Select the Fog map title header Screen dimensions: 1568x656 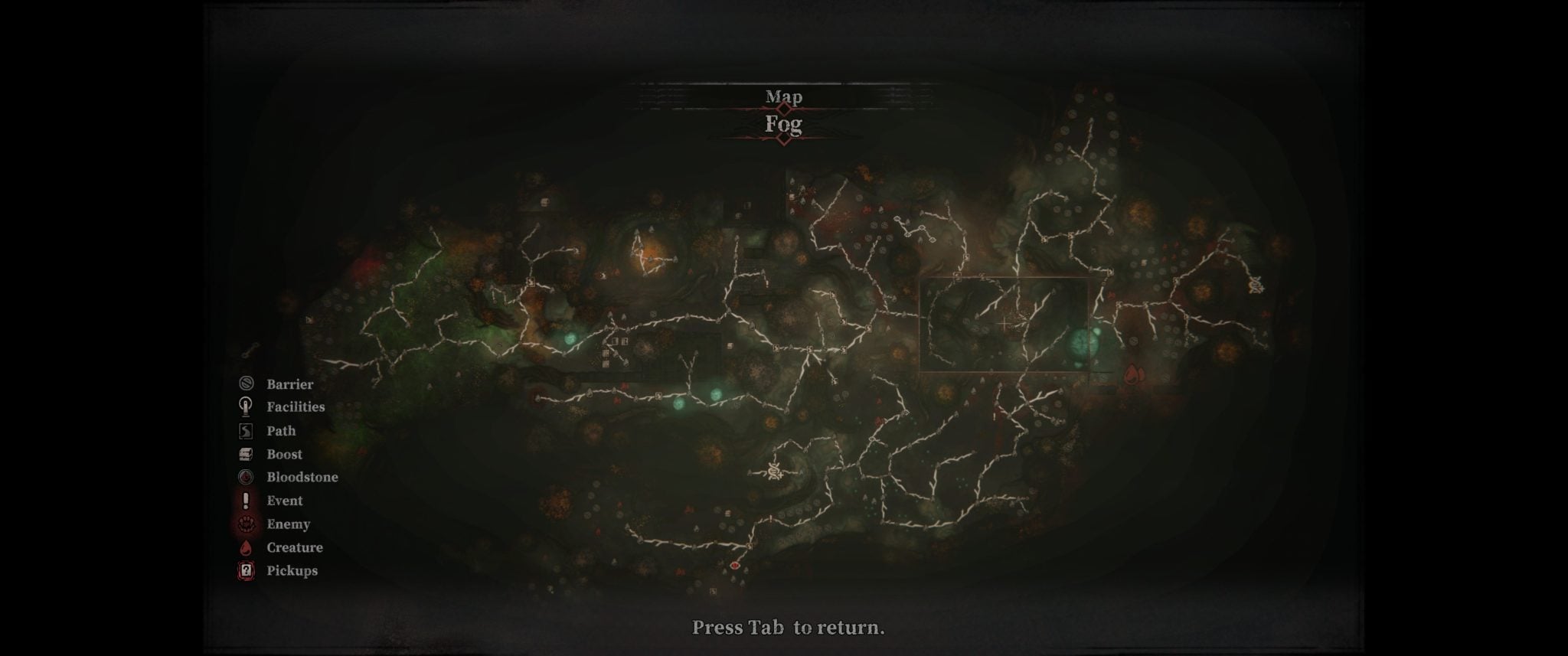point(783,124)
